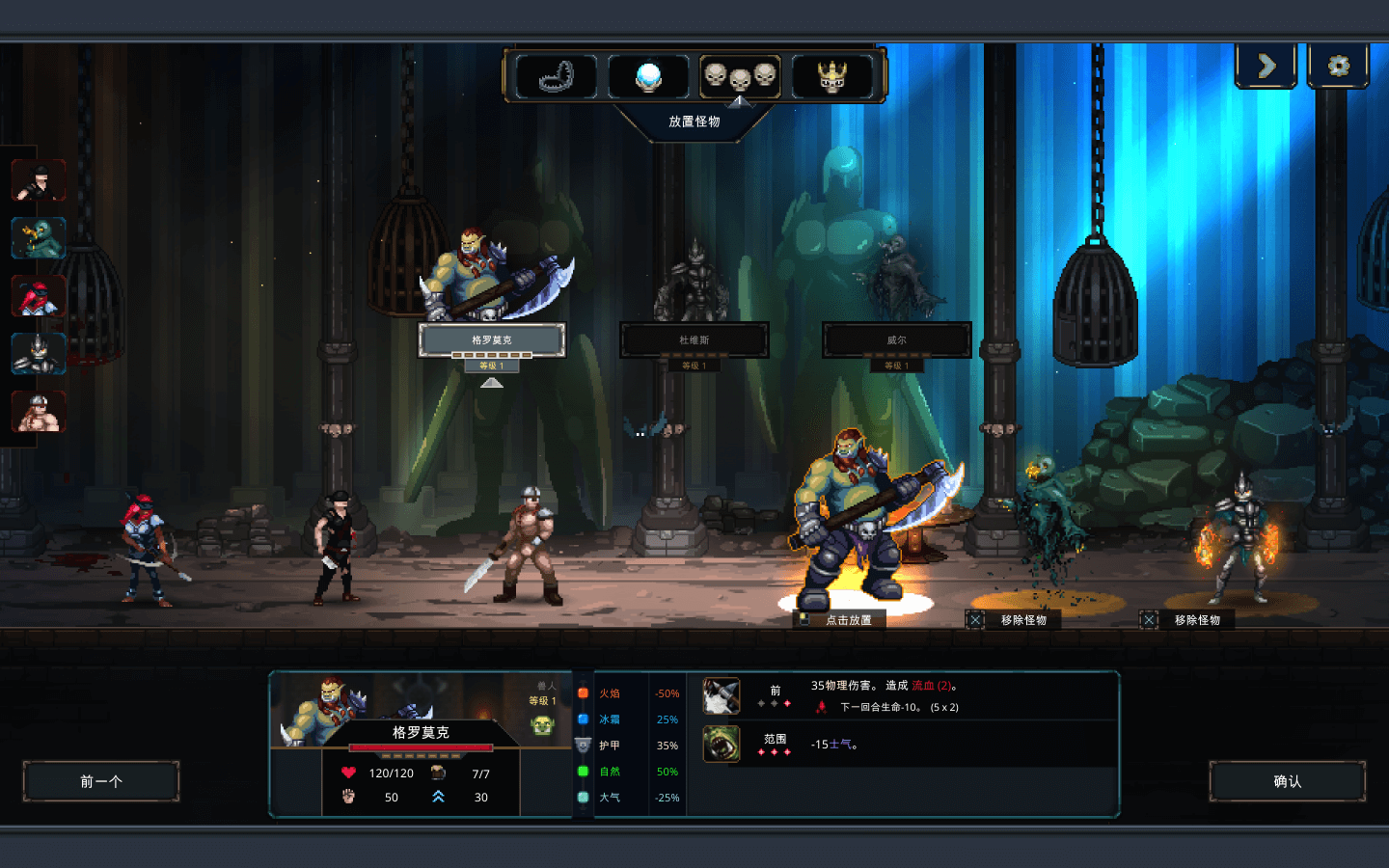This screenshot has height=868, width=1389.
Task: Inspect the axe physical attack skill icon
Action: (722, 695)
